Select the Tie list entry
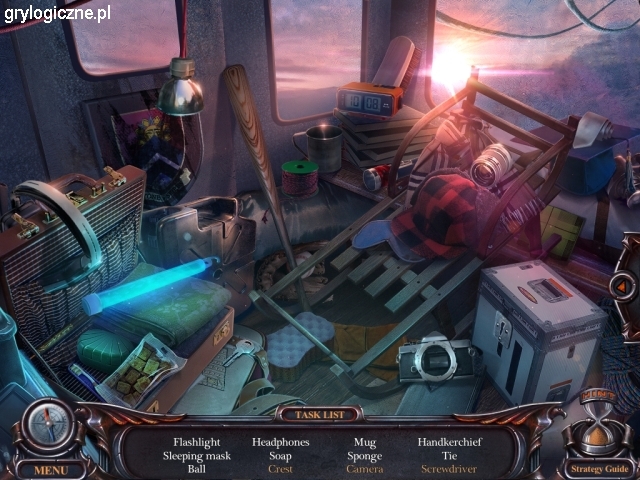This screenshot has height=480, width=640. (x=448, y=455)
